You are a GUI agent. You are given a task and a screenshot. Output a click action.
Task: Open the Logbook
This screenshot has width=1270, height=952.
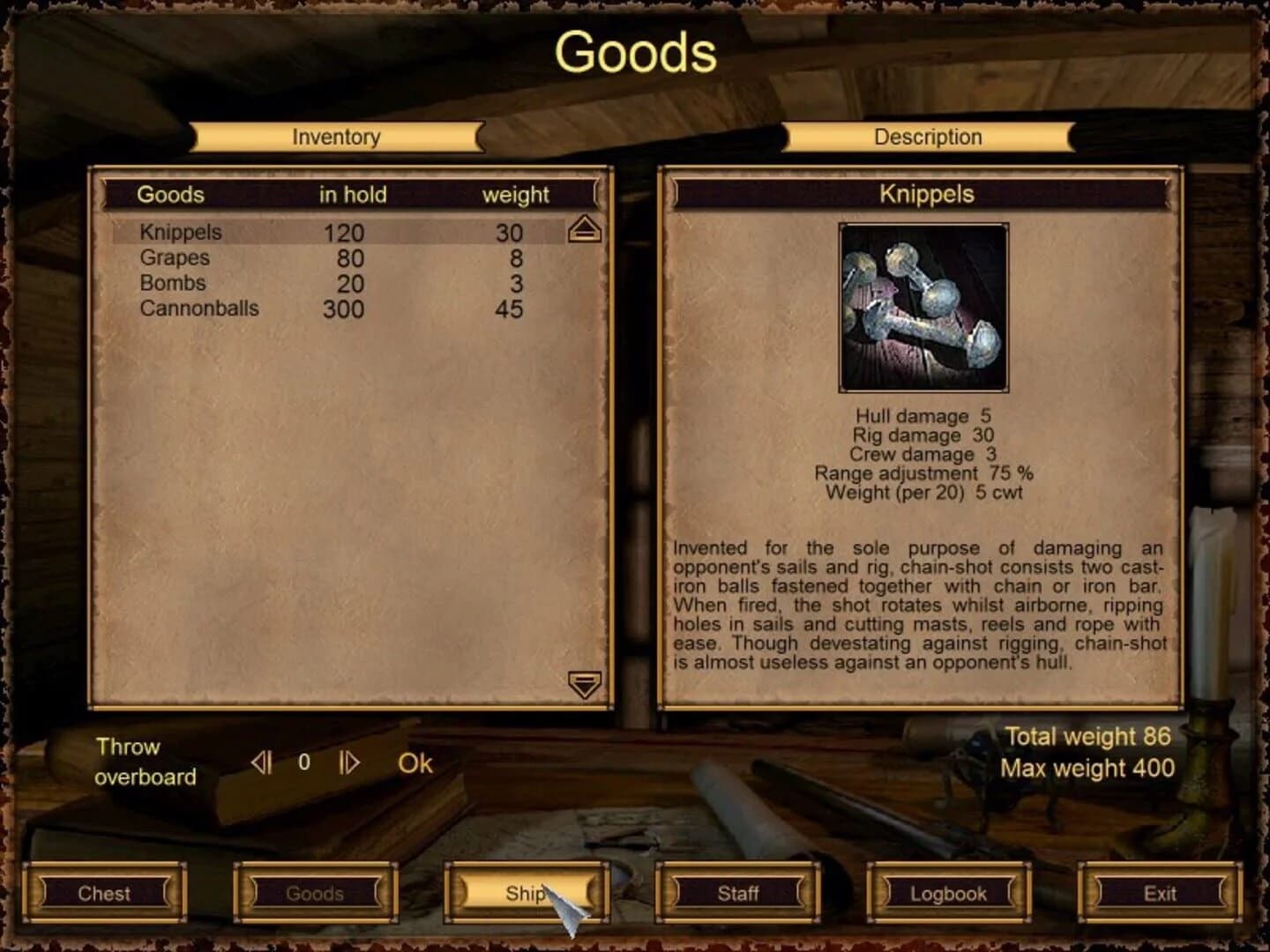pyautogui.click(x=949, y=893)
